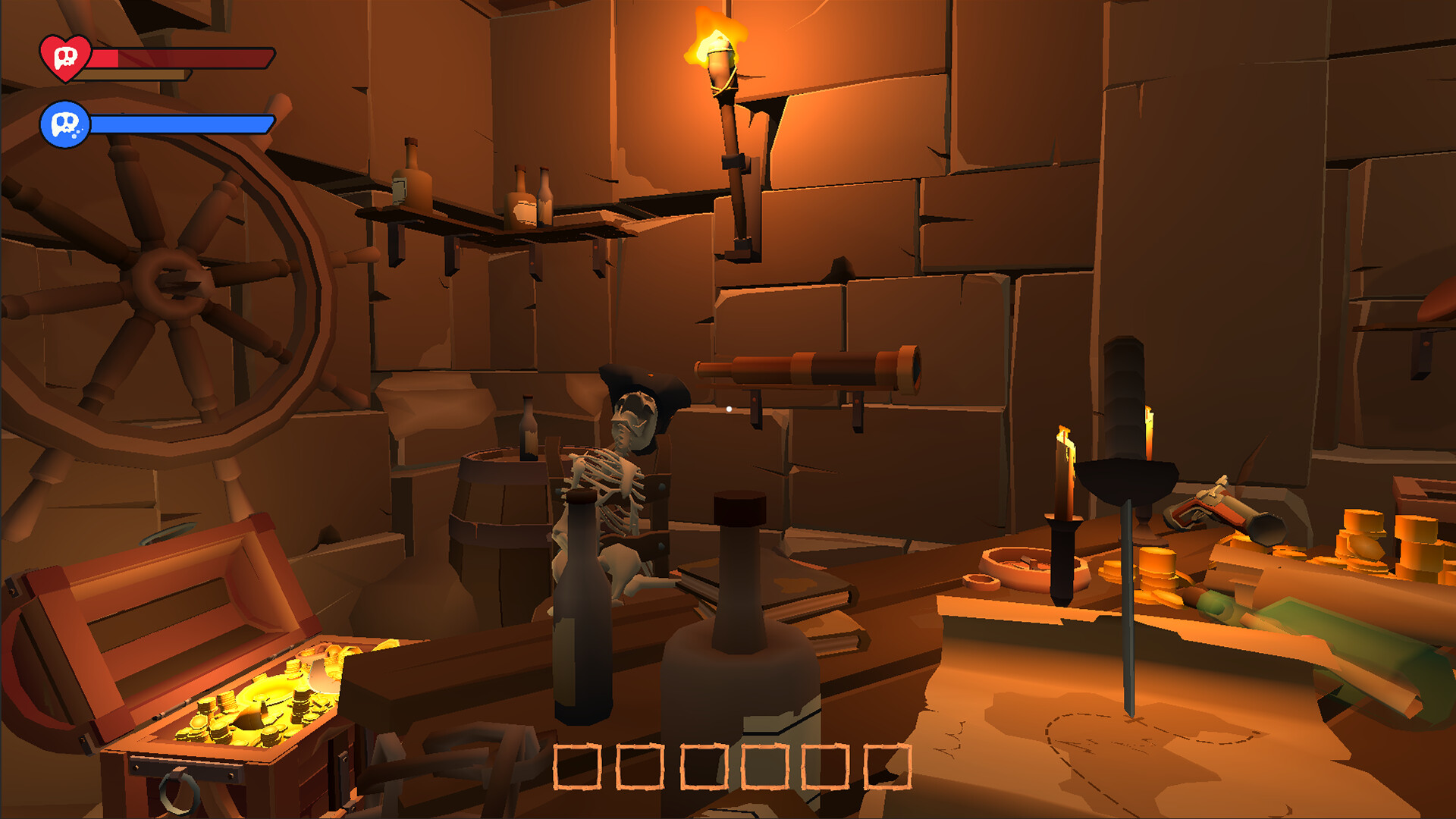Click the red health bar
The height and width of the screenshot is (819, 1456).
(x=182, y=57)
